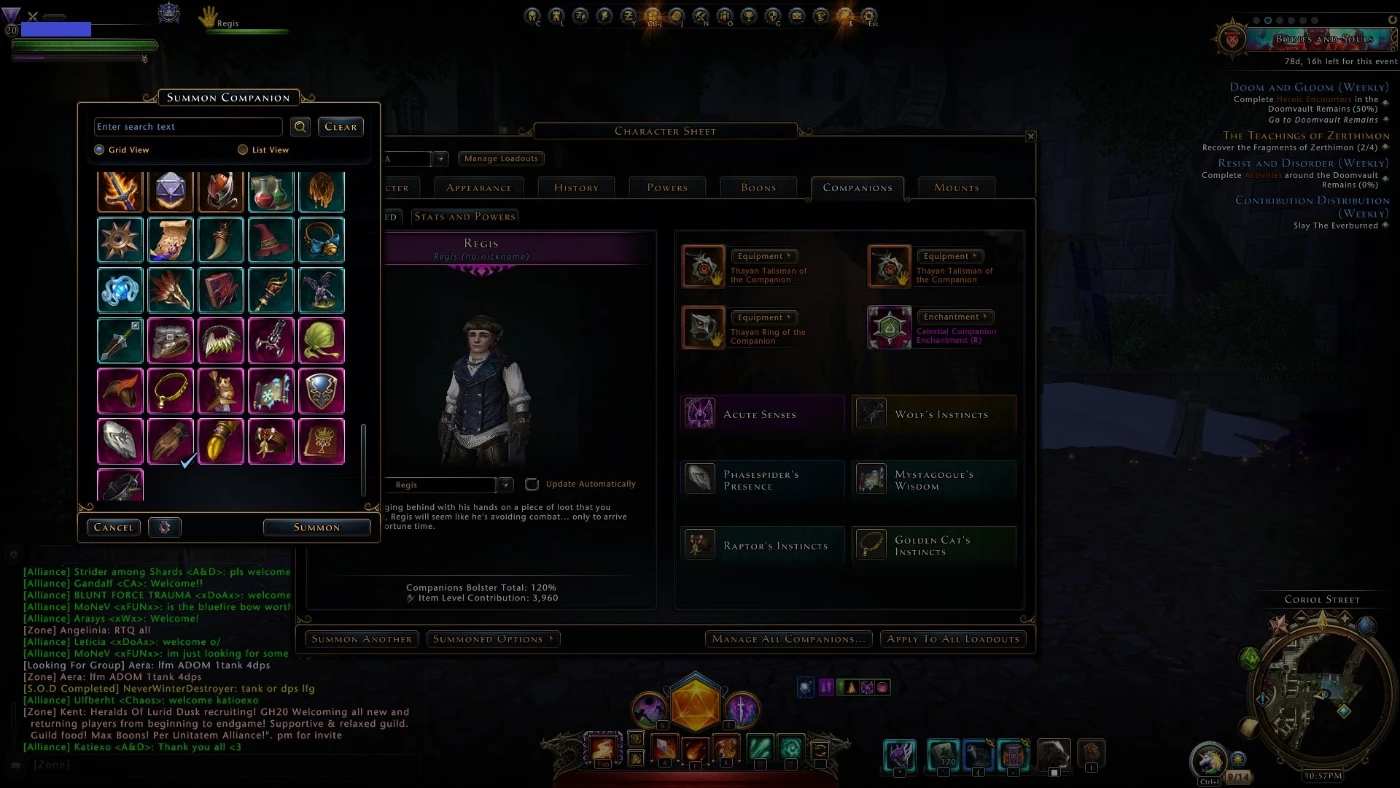The width and height of the screenshot is (1400, 788).
Task: Open the Mounts tab
Action: click(x=956, y=187)
